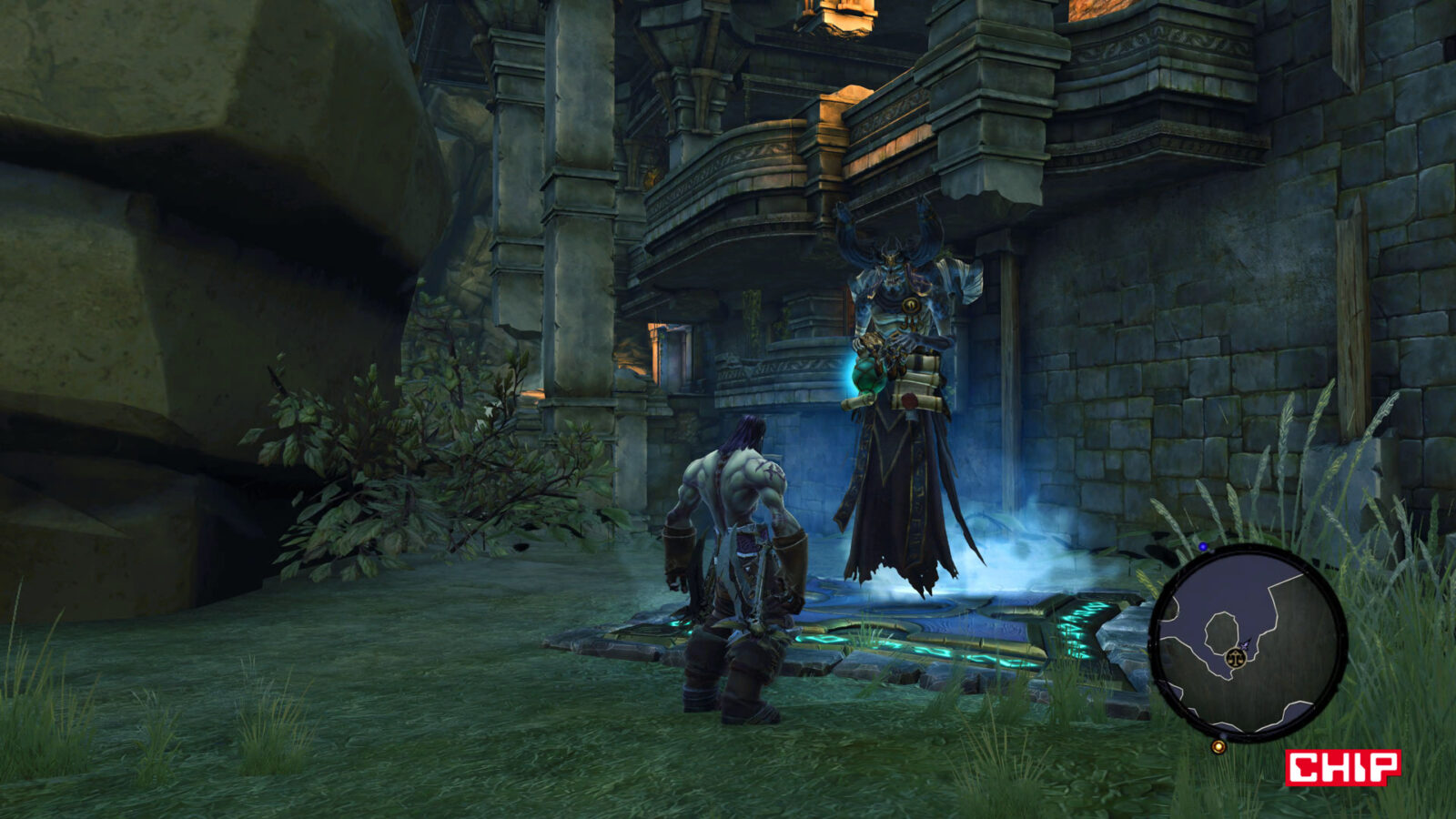Select the merchant scales marker on minimap
Screen dimensions: 1456x819
coord(1236,656)
